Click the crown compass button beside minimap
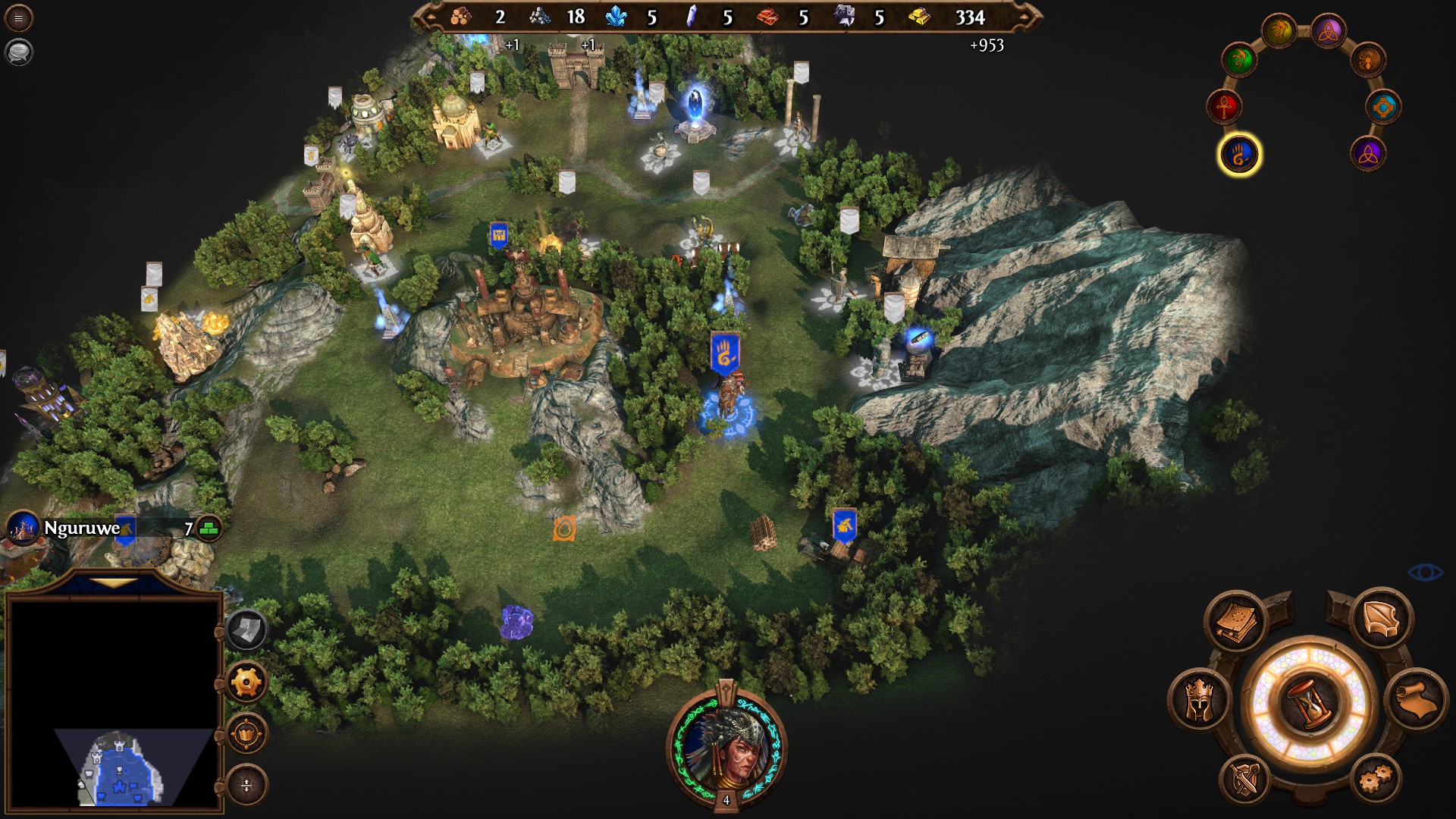The width and height of the screenshot is (1456, 819). point(246,734)
